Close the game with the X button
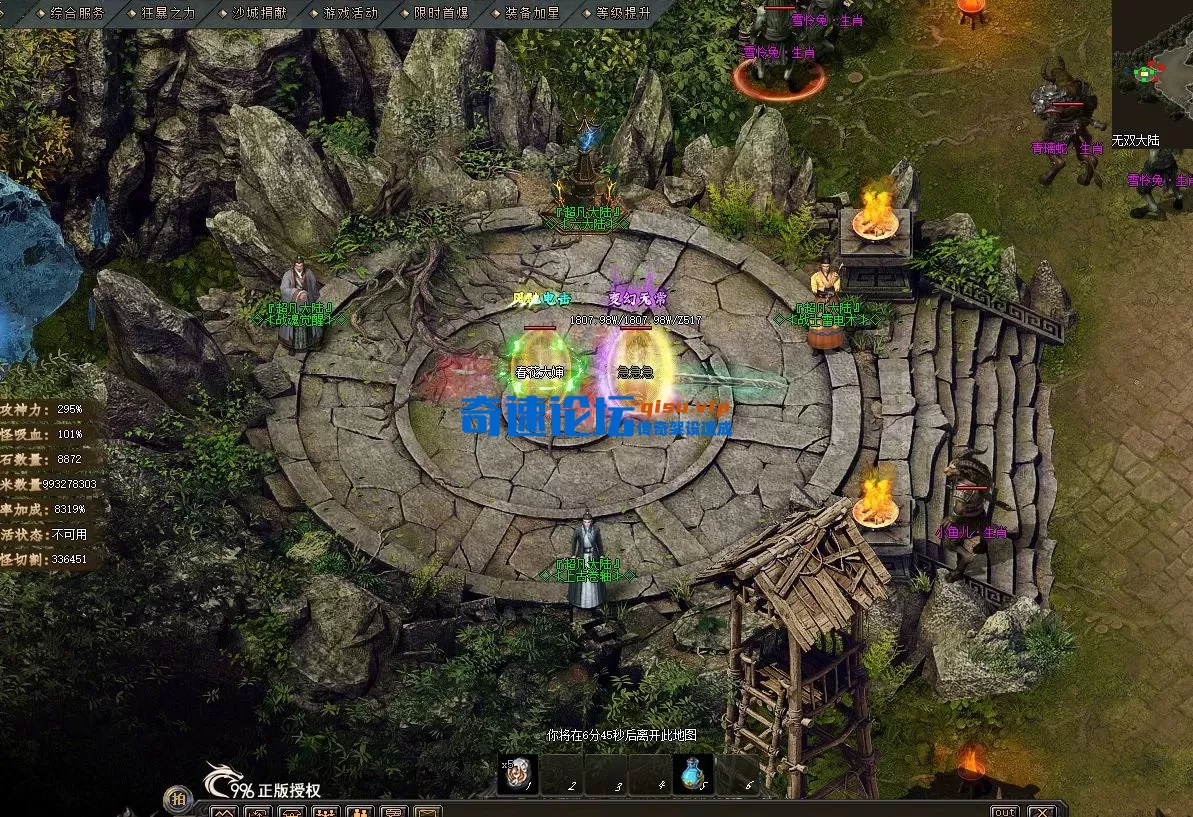This screenshot has height=817, width=1193. [x=1041, y=810]
